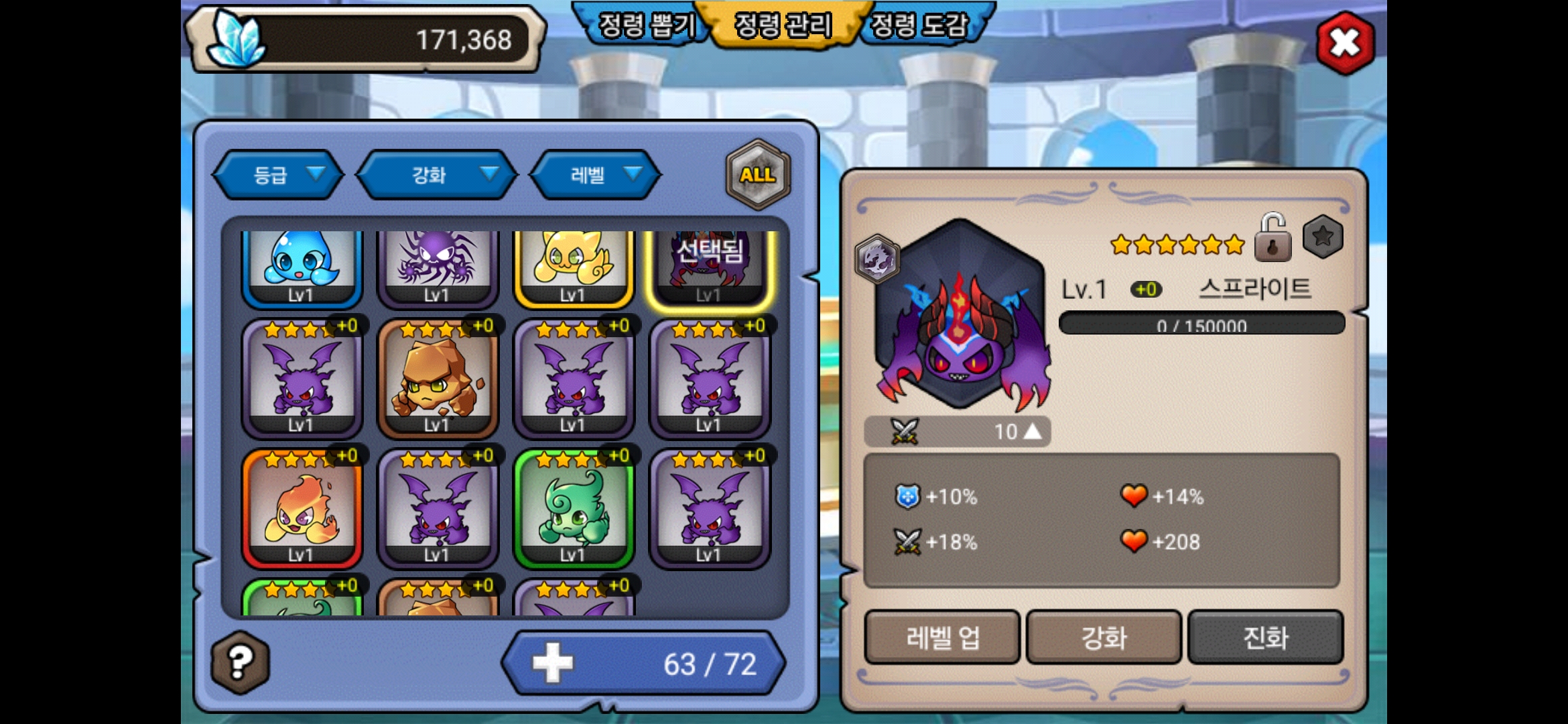1568x724 pixels.
Task: Expand the attack power 10 arrow
Action: [1033, 431]
